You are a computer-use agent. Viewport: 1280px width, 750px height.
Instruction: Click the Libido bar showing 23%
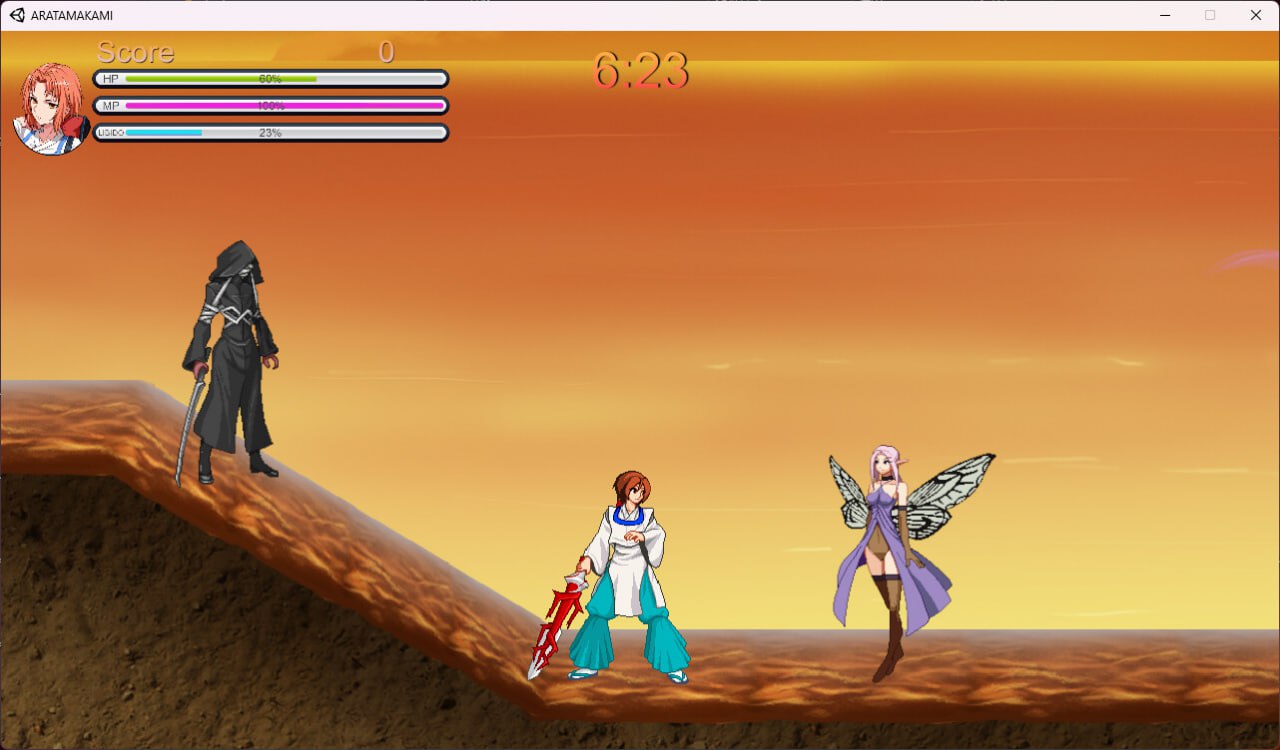(x=270, y=132)
